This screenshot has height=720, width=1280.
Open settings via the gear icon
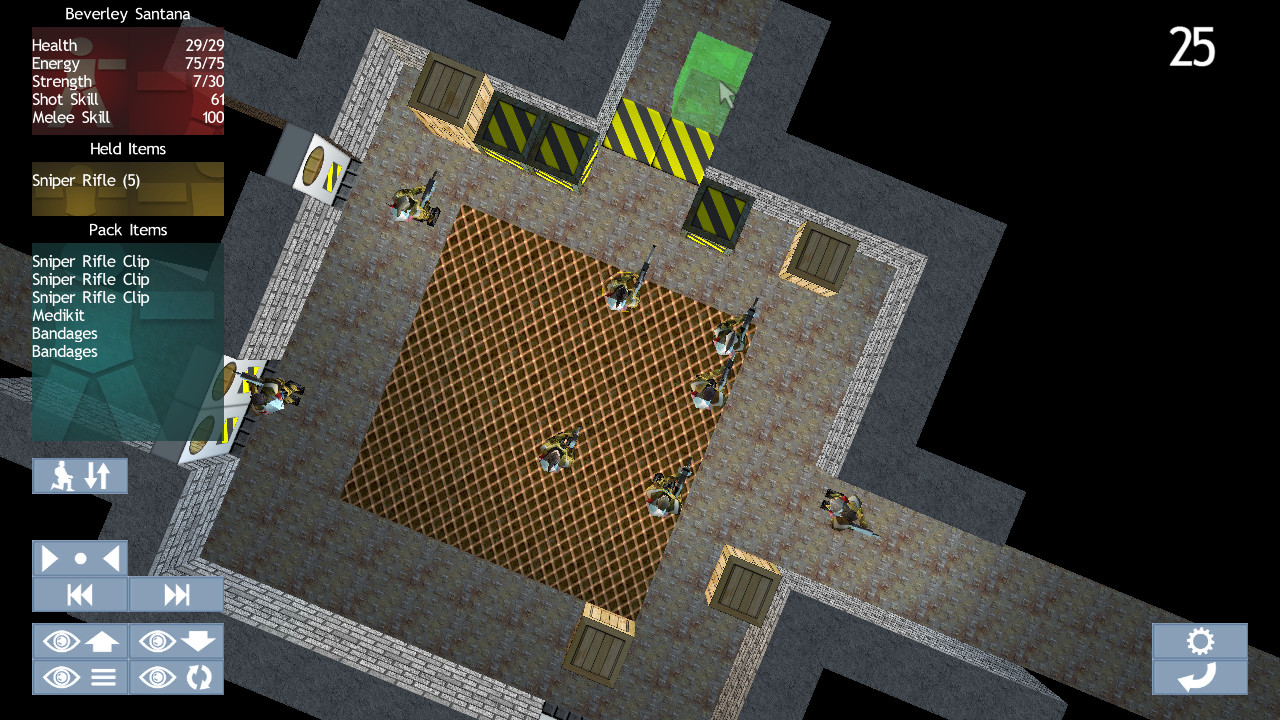(x=1200, y=641)
